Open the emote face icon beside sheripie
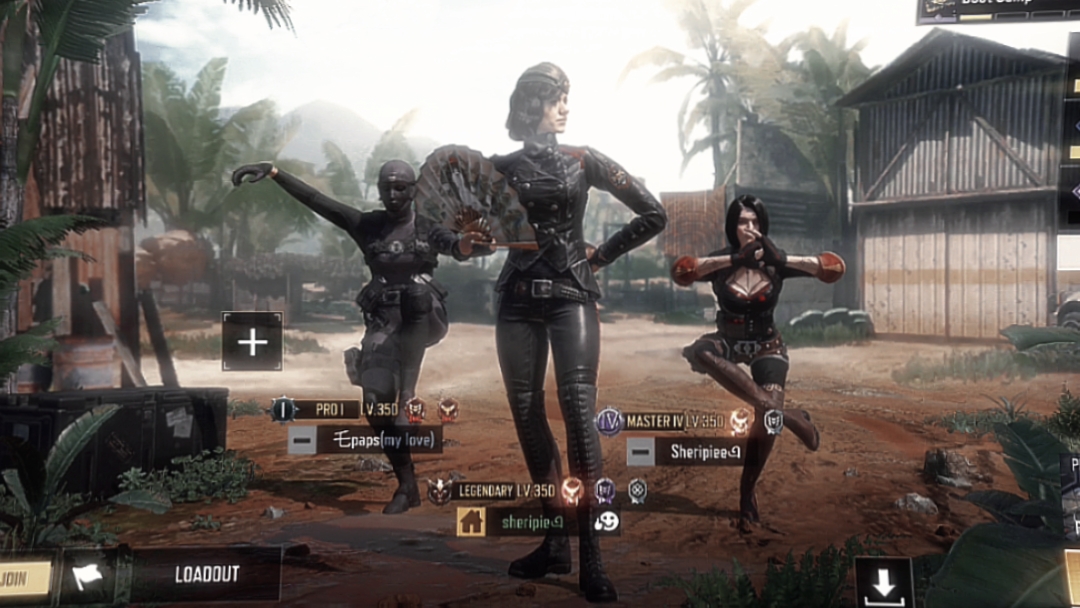This screenshot has width=1080, height=608. click(x=606, y=521)
